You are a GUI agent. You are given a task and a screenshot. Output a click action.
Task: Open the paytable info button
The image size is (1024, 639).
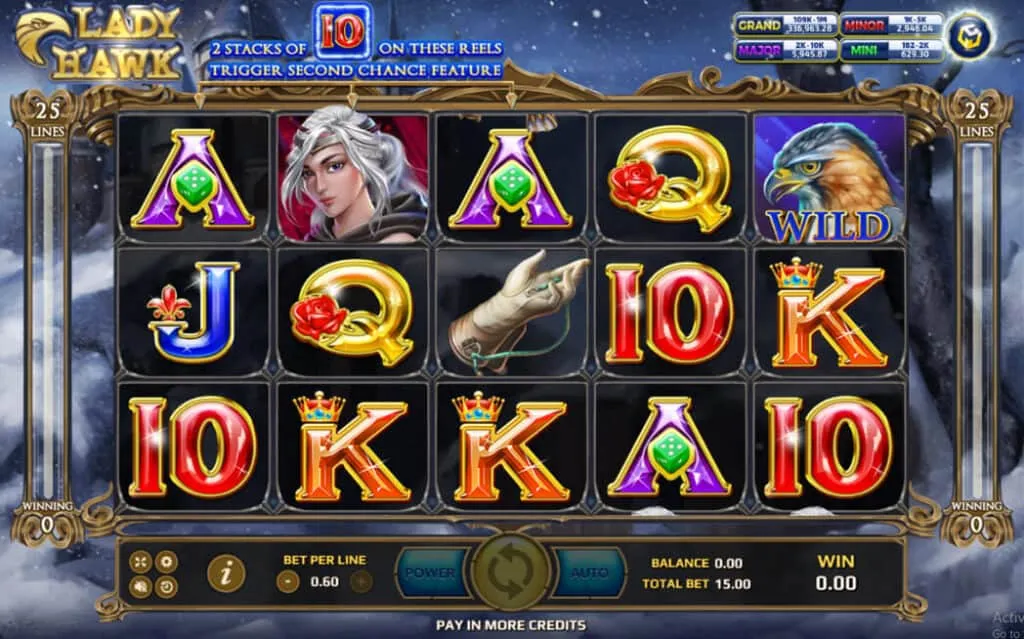point(227,573)
